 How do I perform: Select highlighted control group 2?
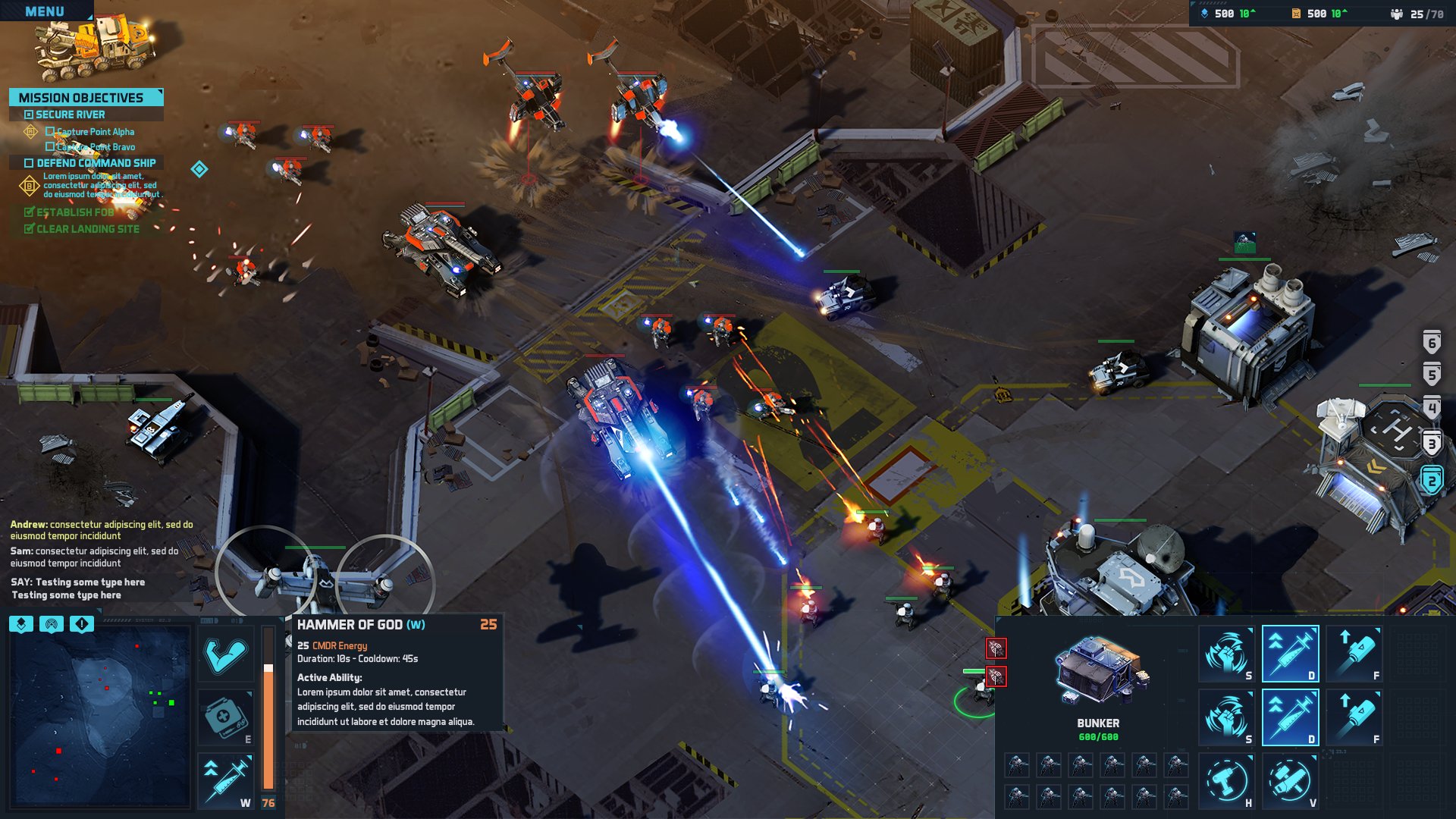(1432, 480)
